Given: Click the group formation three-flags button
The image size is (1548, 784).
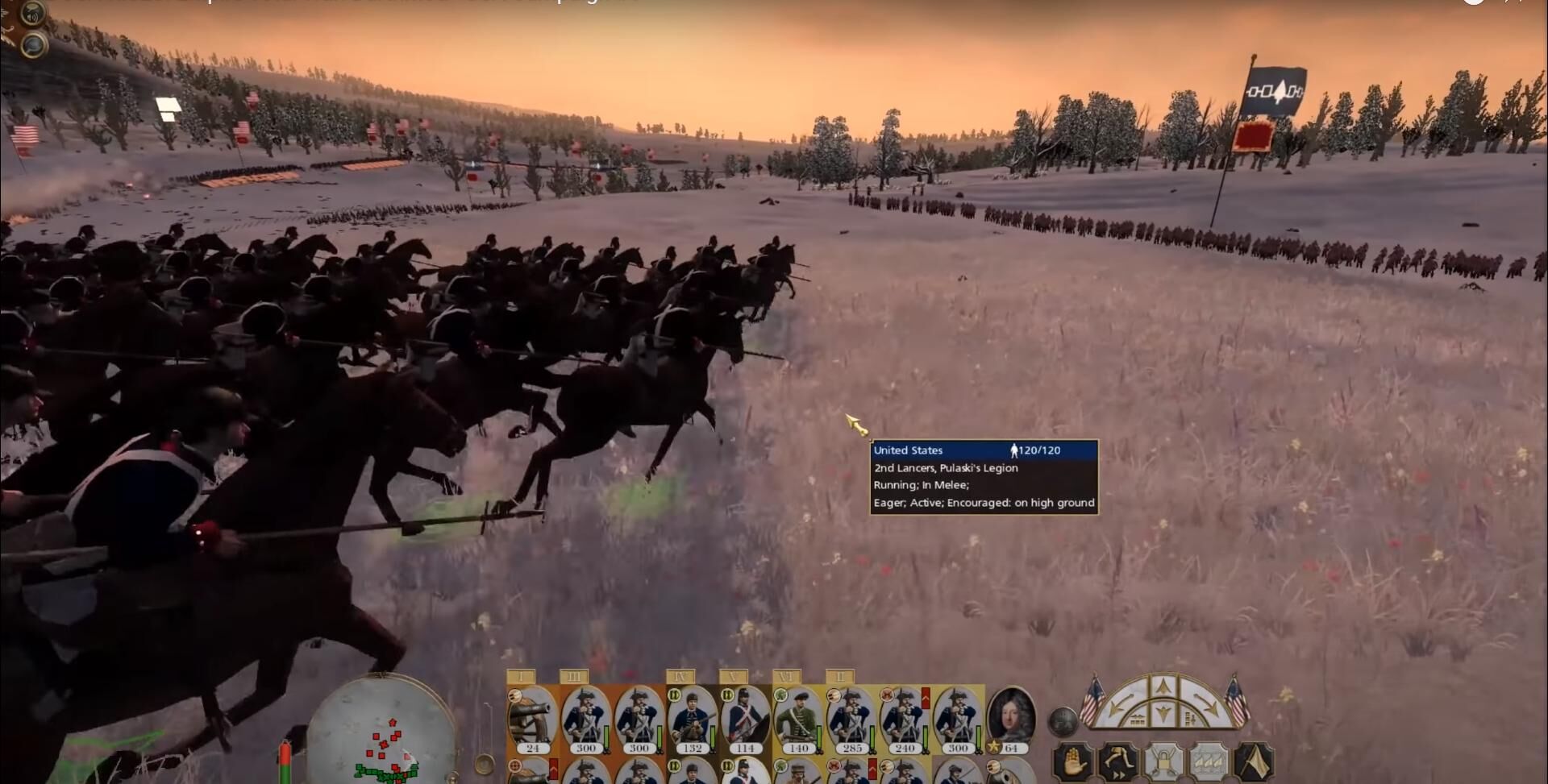Looking at the screenshot, I should tap(1209, 761).
